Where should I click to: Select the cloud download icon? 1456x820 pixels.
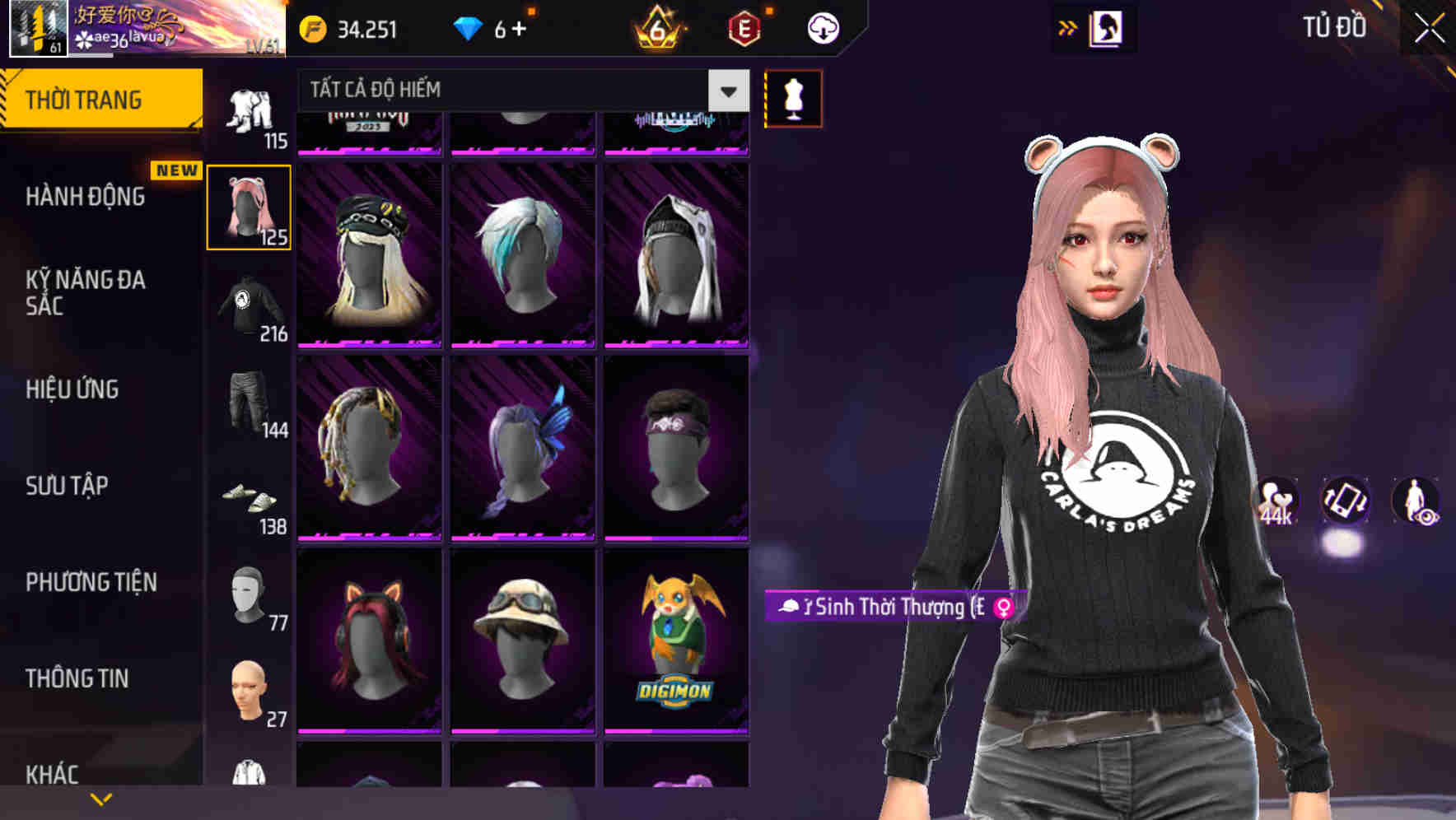click(x=821, y=27)
